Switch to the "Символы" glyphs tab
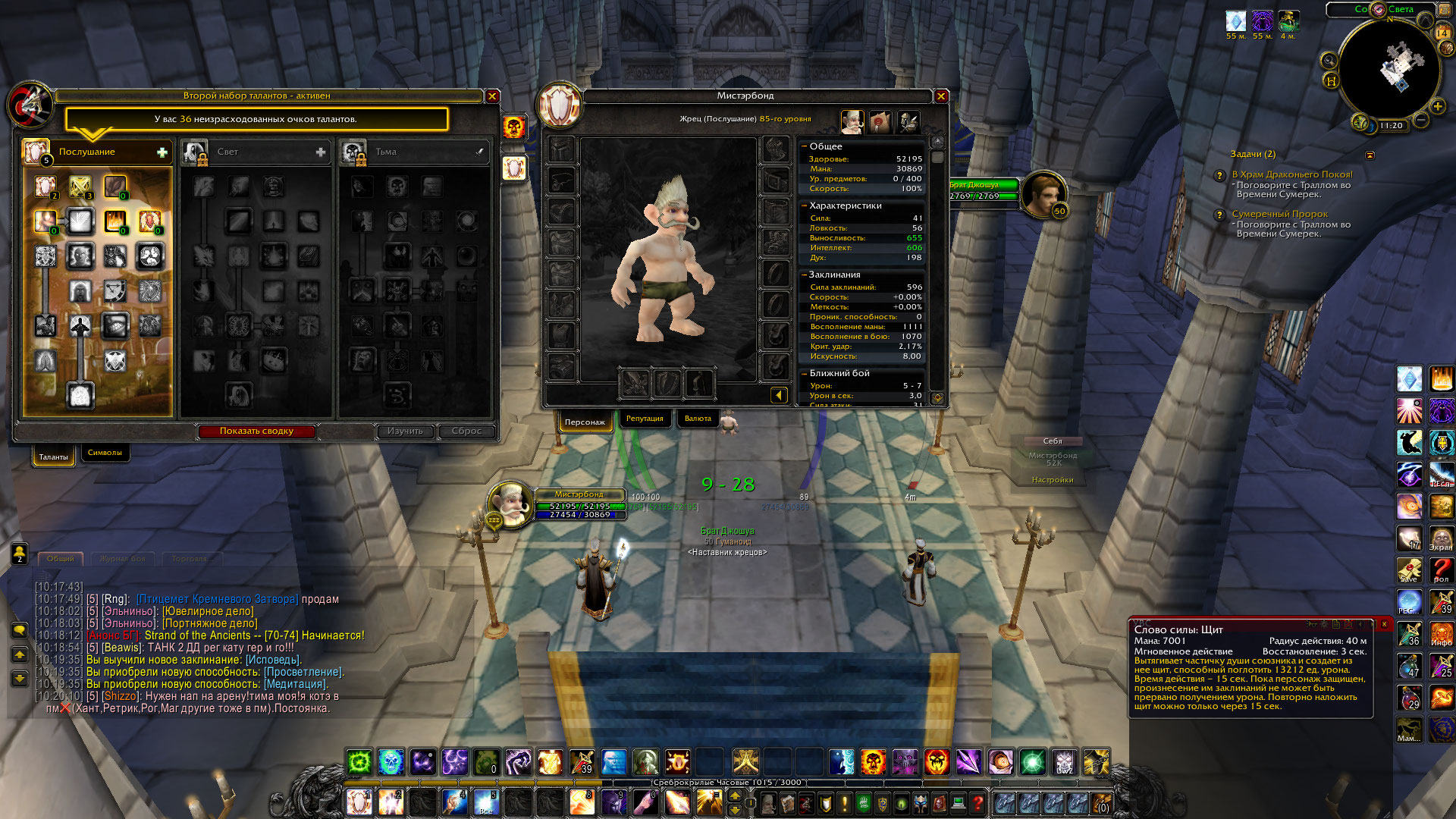 coord(105,453)
